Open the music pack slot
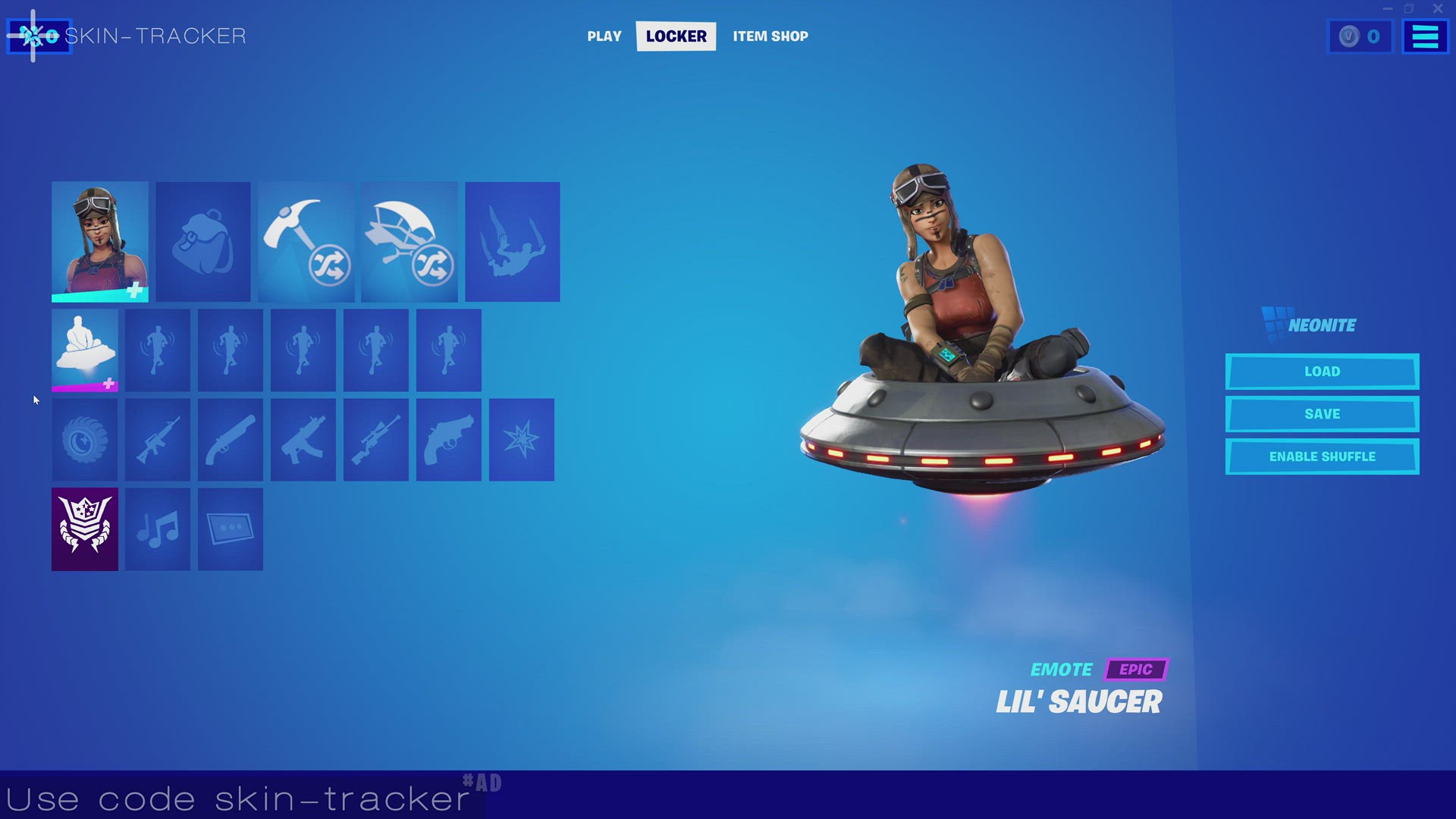The width and height of the screenshot is (1456, 819). [157, 529]
